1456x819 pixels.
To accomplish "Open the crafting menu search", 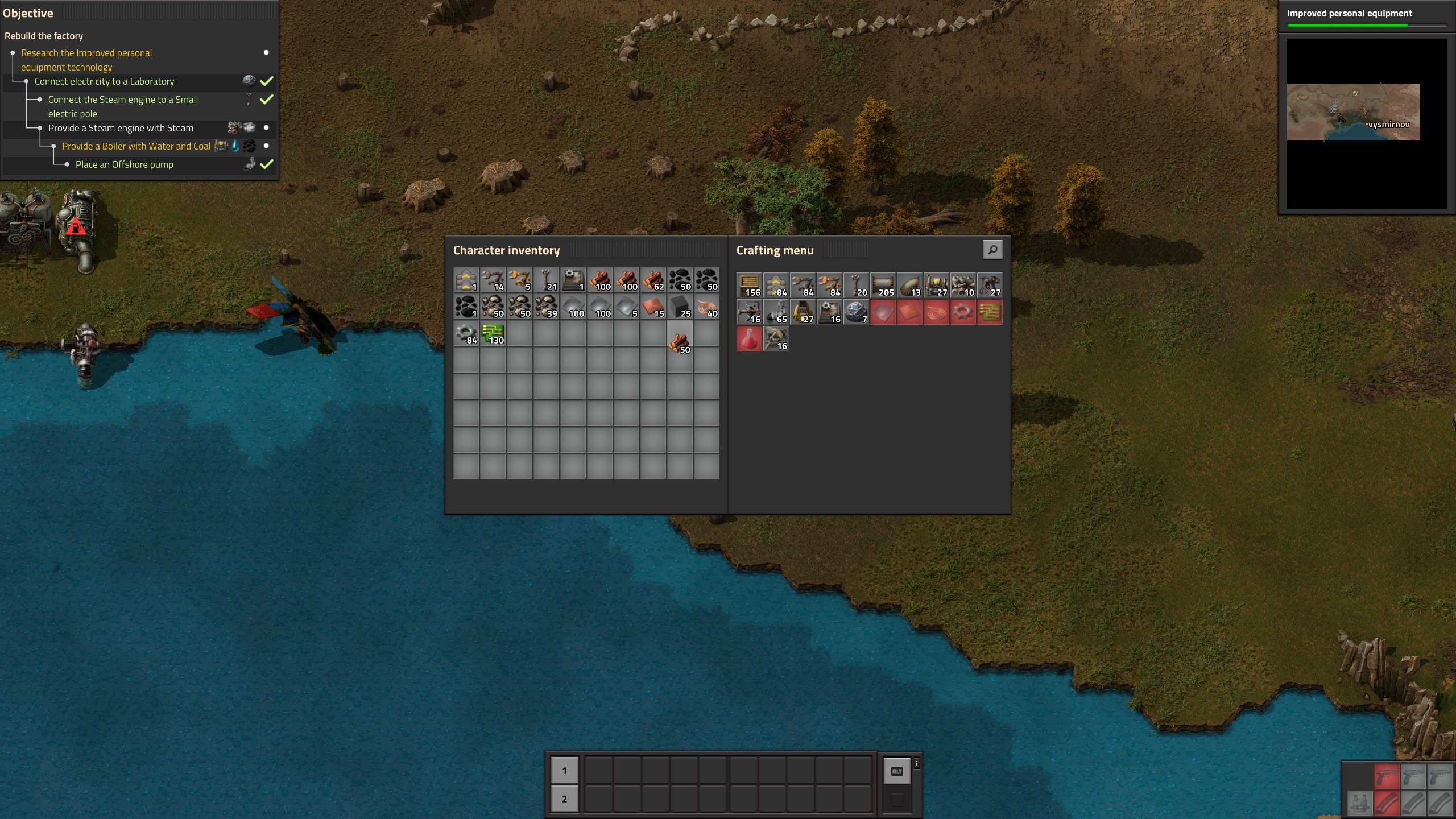I will 992,250.
